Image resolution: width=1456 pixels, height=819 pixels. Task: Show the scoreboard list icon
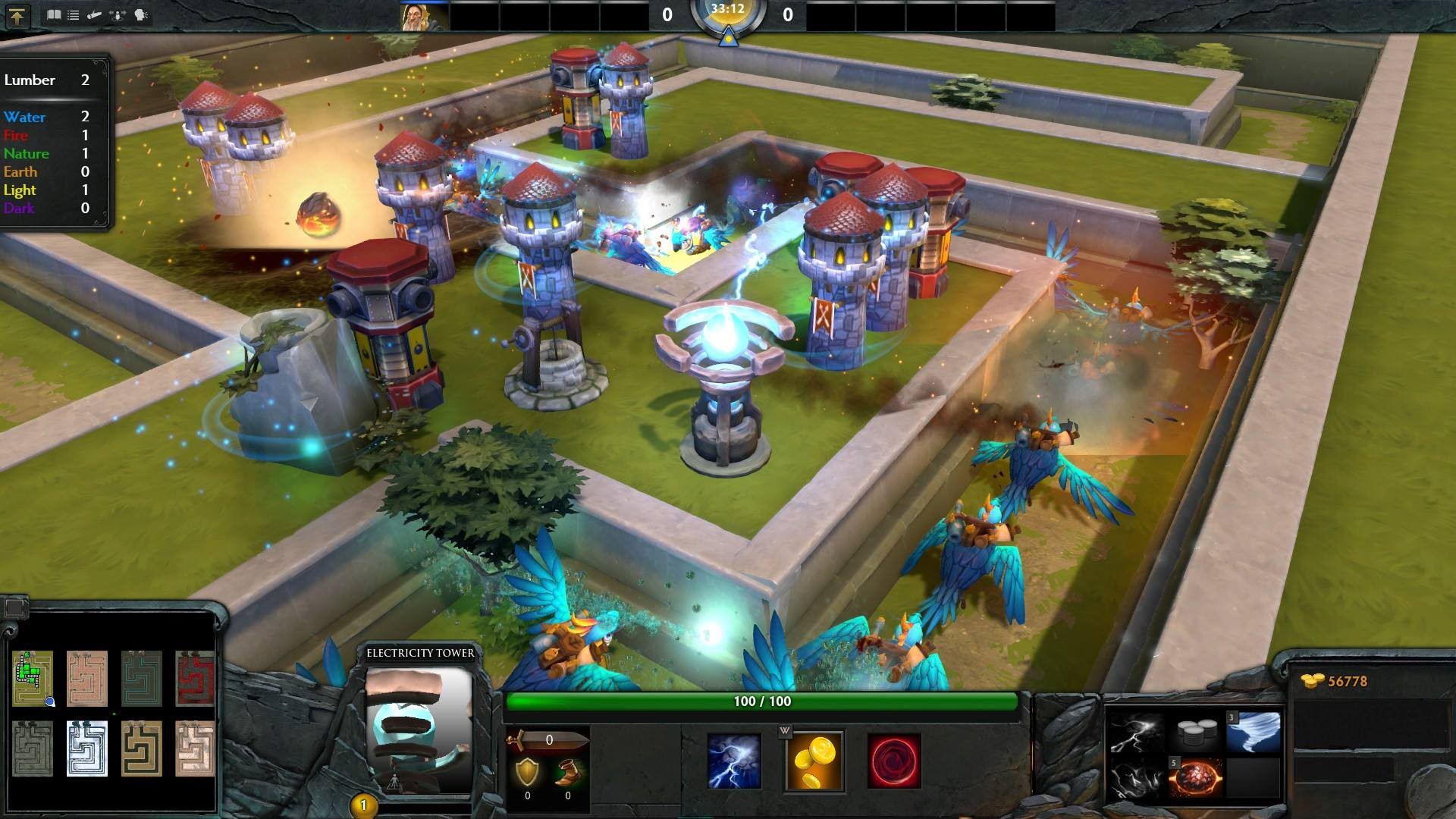click(x=73, y=14)
